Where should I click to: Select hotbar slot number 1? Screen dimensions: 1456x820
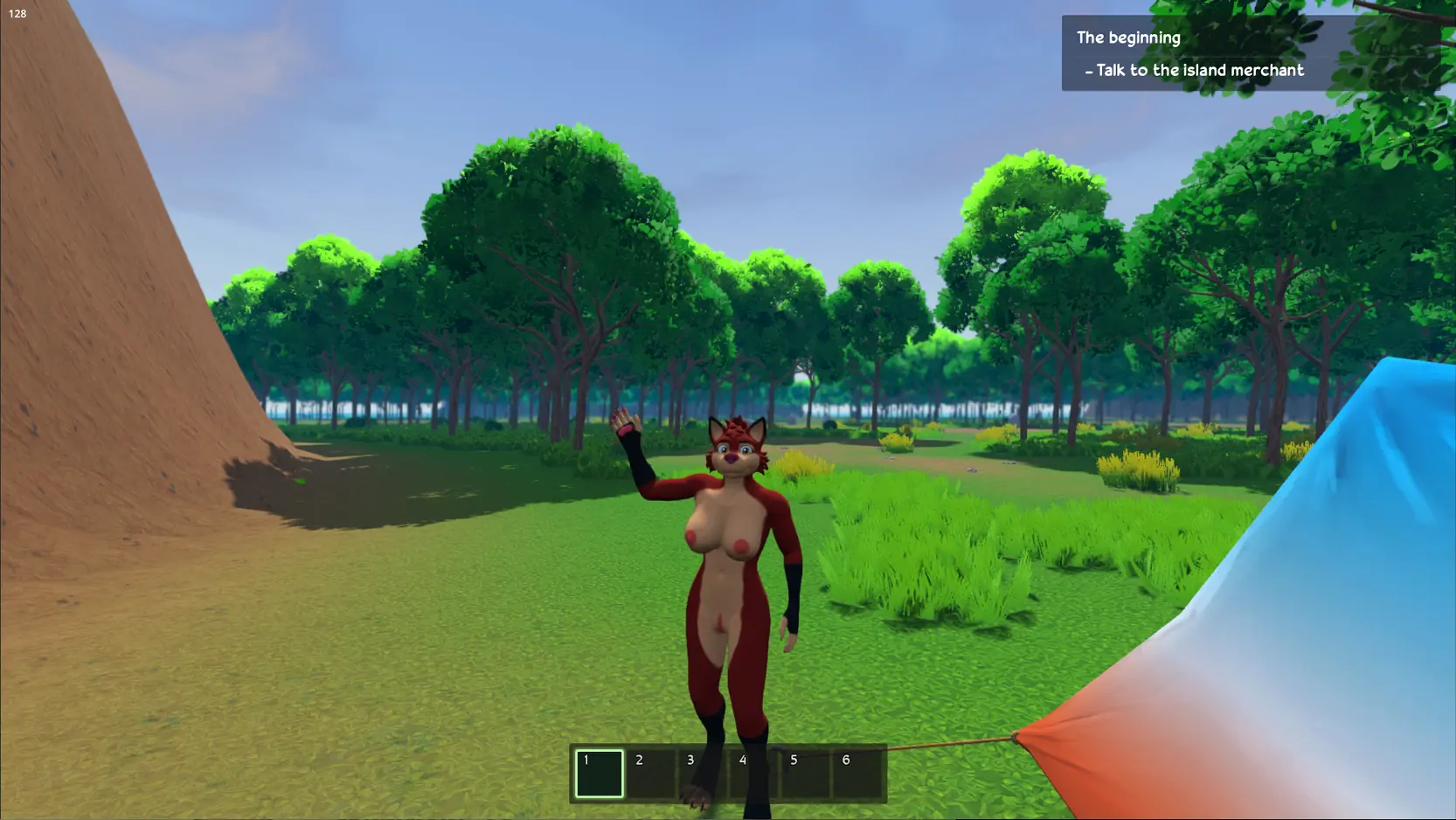(600, 774)
